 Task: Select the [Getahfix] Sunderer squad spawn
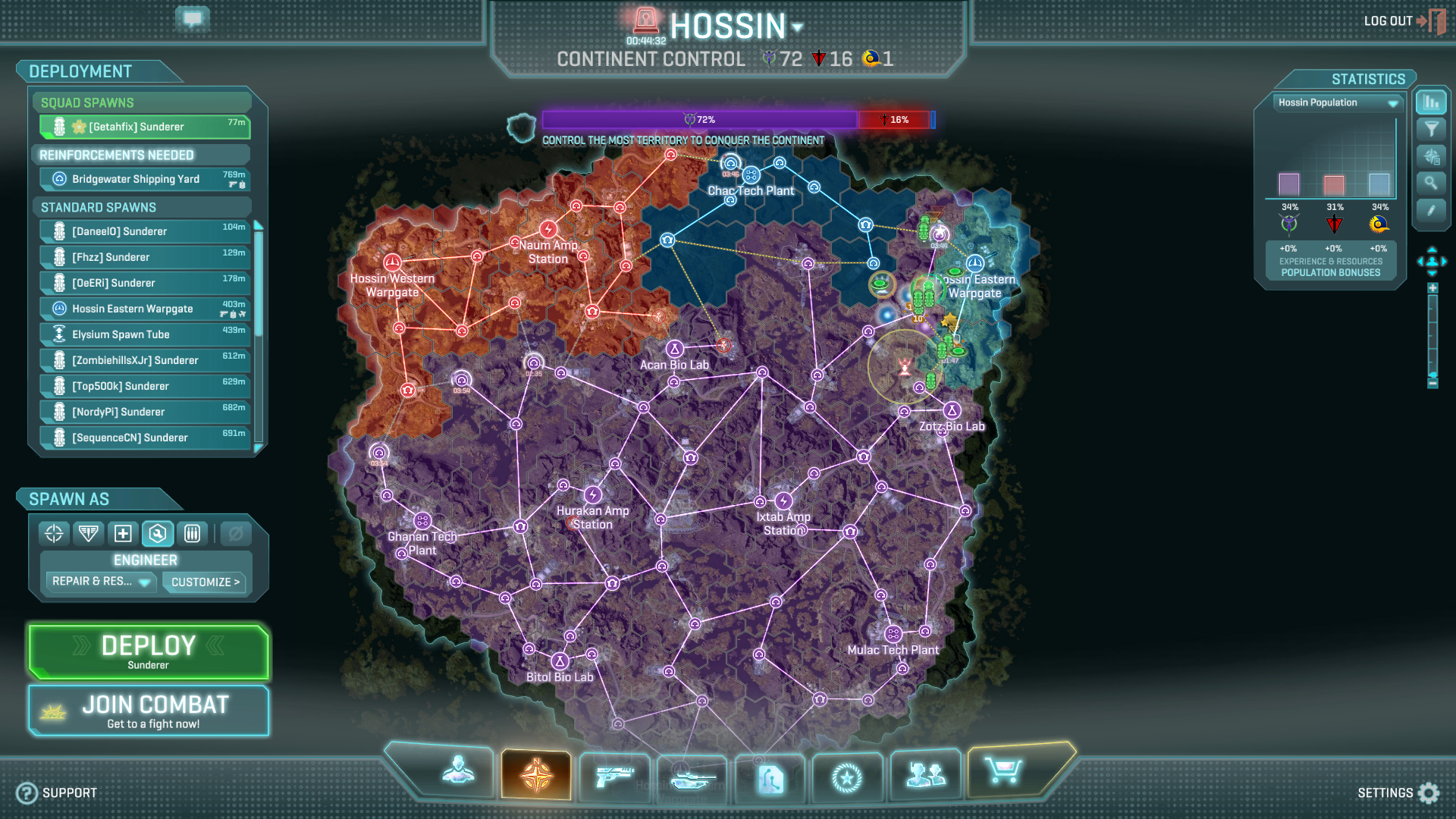[x=145, y=127]
